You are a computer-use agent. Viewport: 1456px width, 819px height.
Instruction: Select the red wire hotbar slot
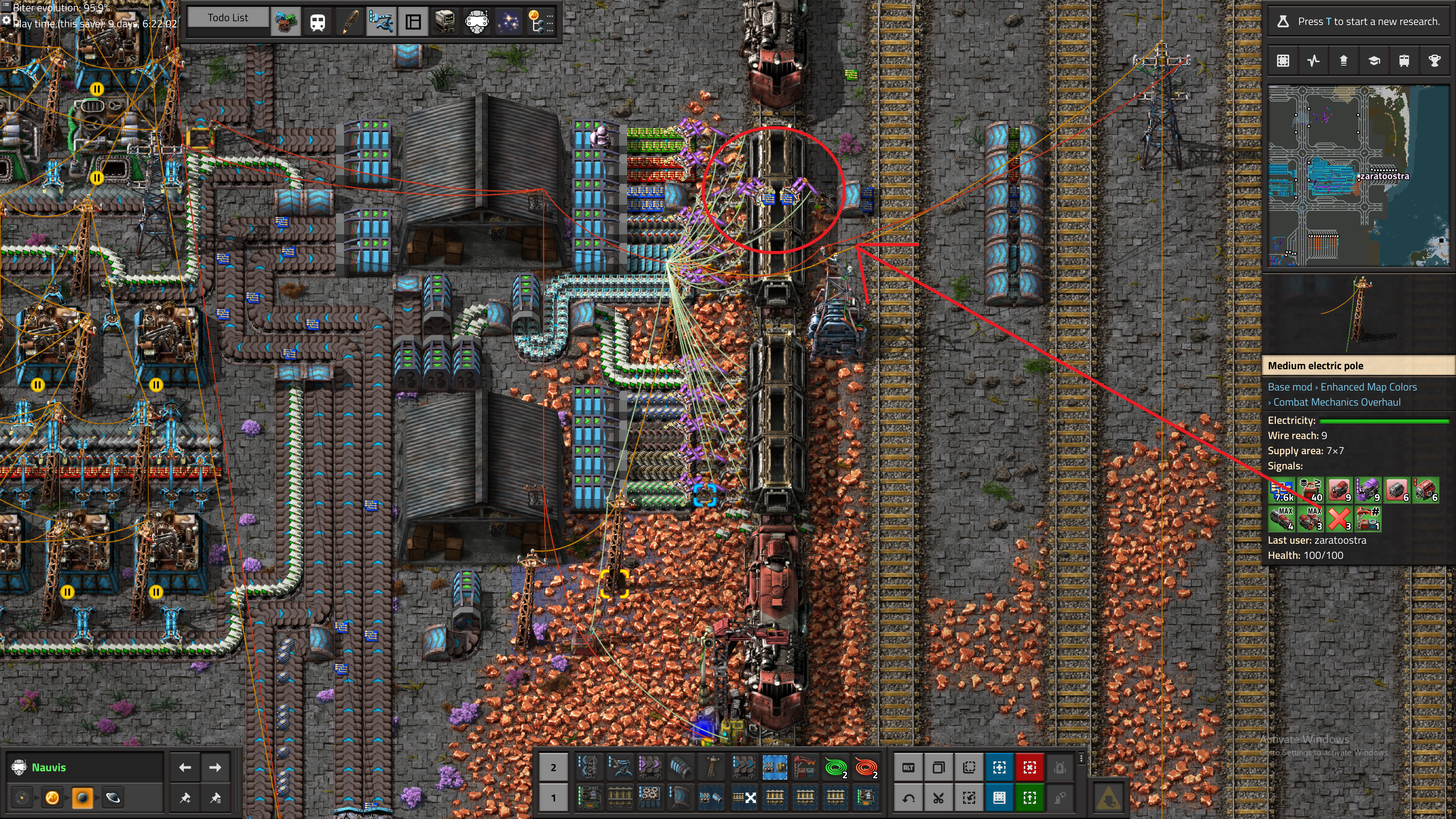pyautogui.click(x=865, y=767)
